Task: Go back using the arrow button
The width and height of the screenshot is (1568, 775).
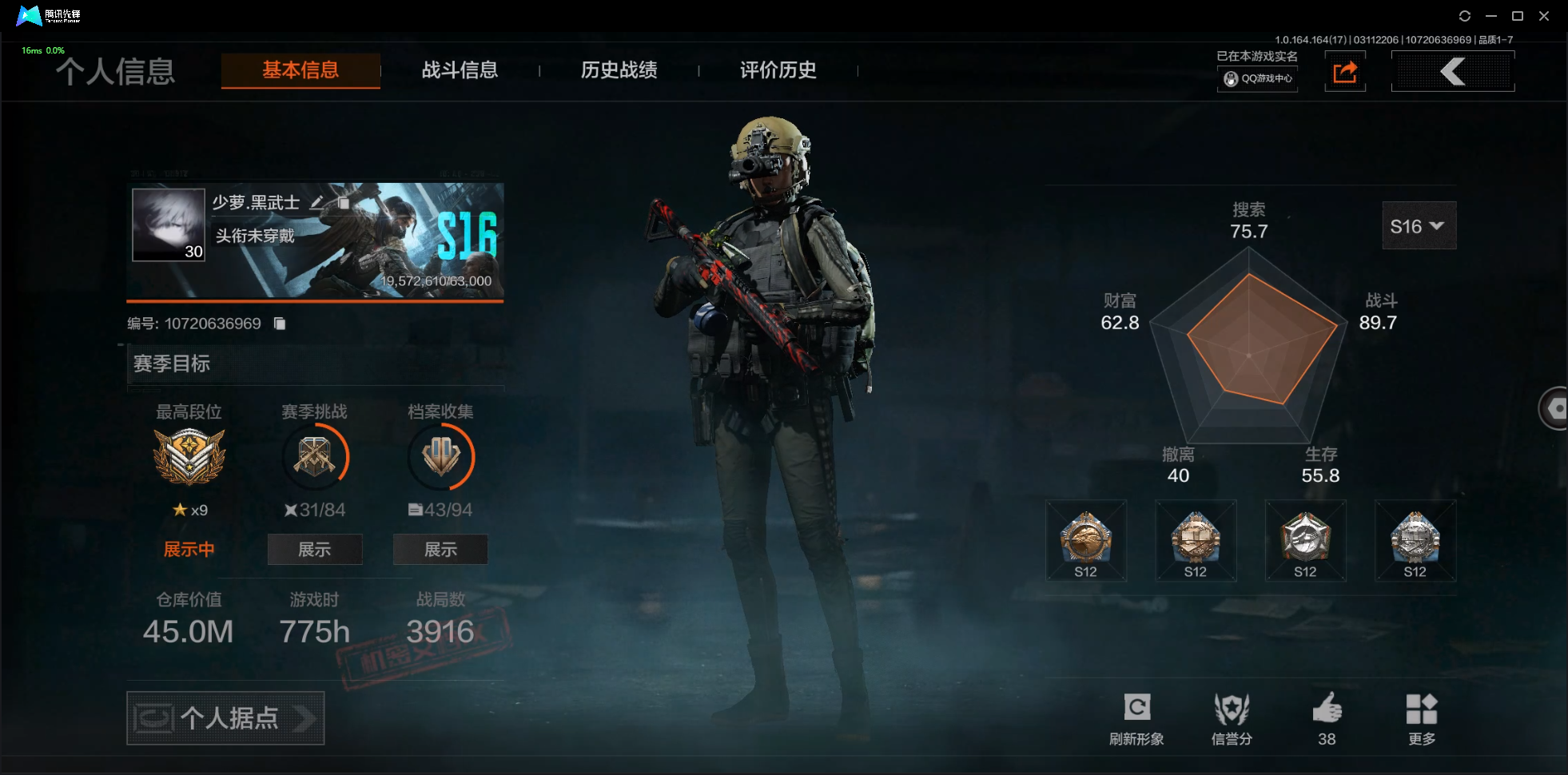Action: pyautogui.click(x=1452, y=72)
